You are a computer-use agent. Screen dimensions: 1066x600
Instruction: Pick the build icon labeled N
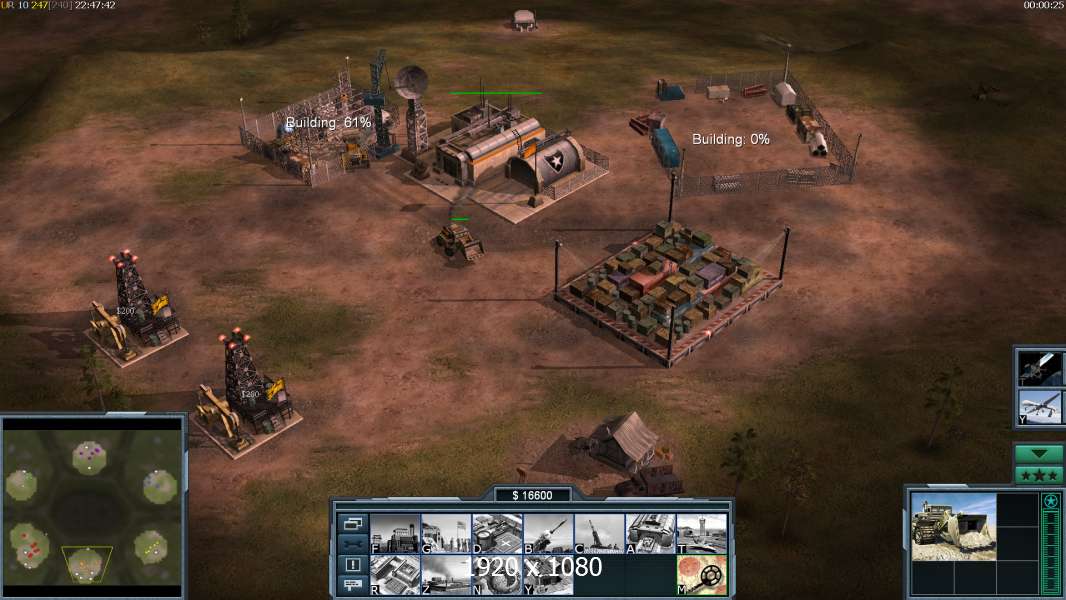496,574
